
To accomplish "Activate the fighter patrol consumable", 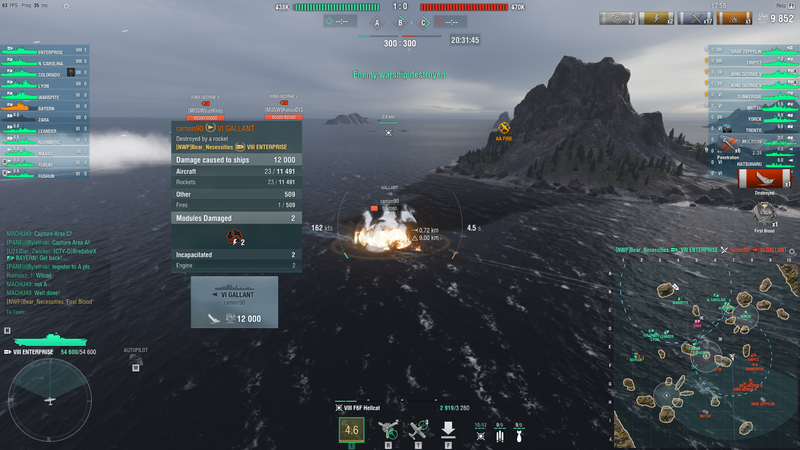I will pyautogui.click(x=389, y=430).
